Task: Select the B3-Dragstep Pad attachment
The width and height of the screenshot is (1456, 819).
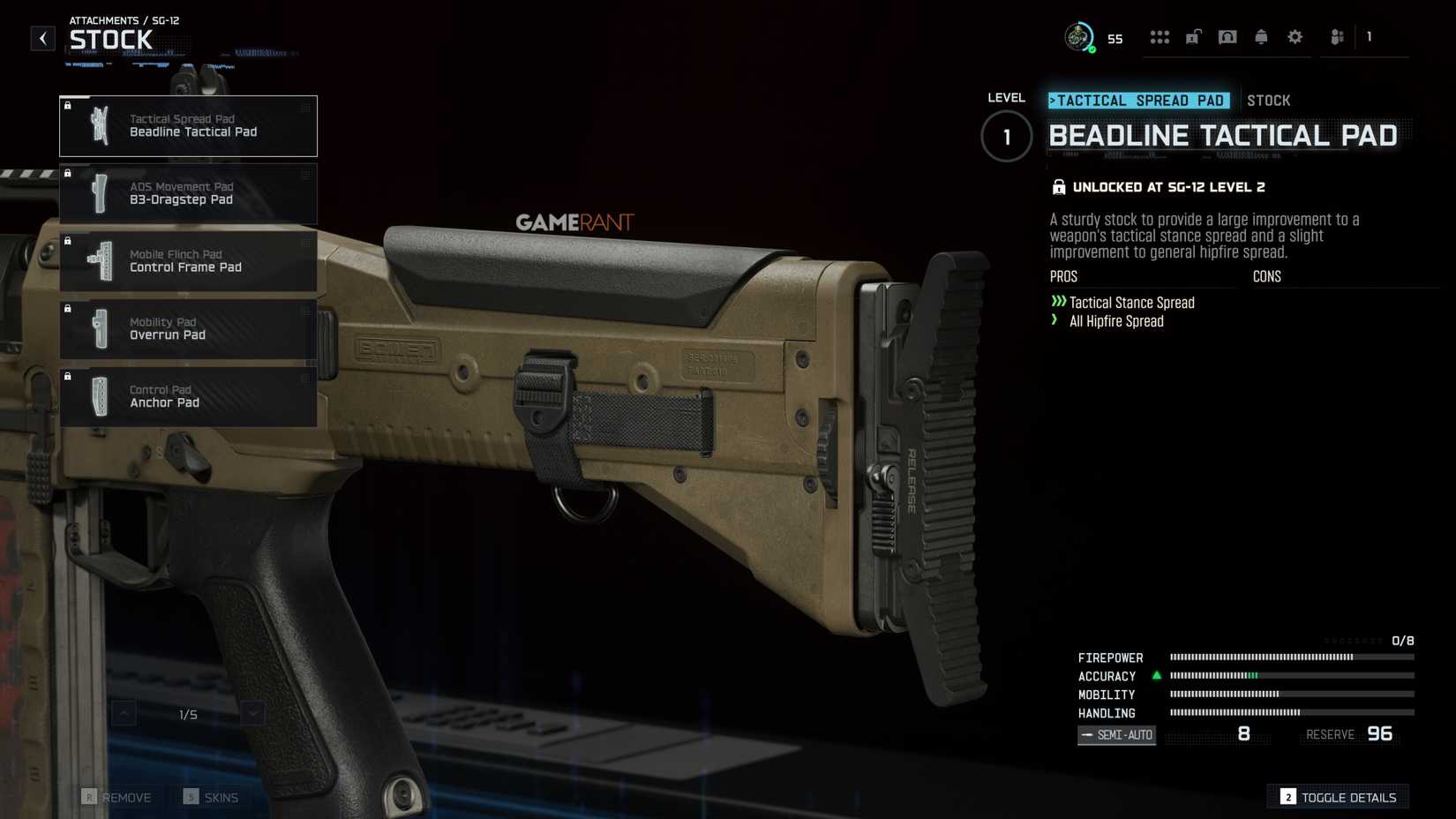Action: coord(188,193)
